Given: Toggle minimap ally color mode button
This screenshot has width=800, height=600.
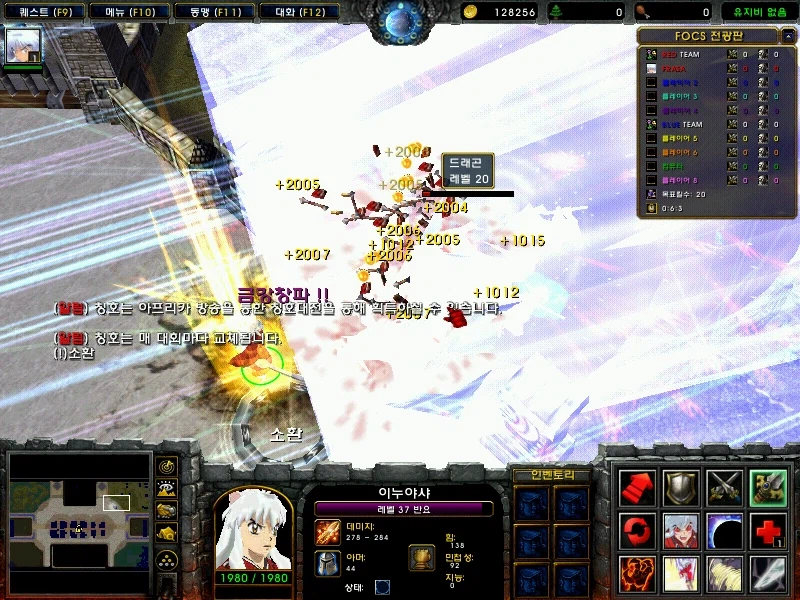Looking at the screenshot, I should tap(167, 512).
